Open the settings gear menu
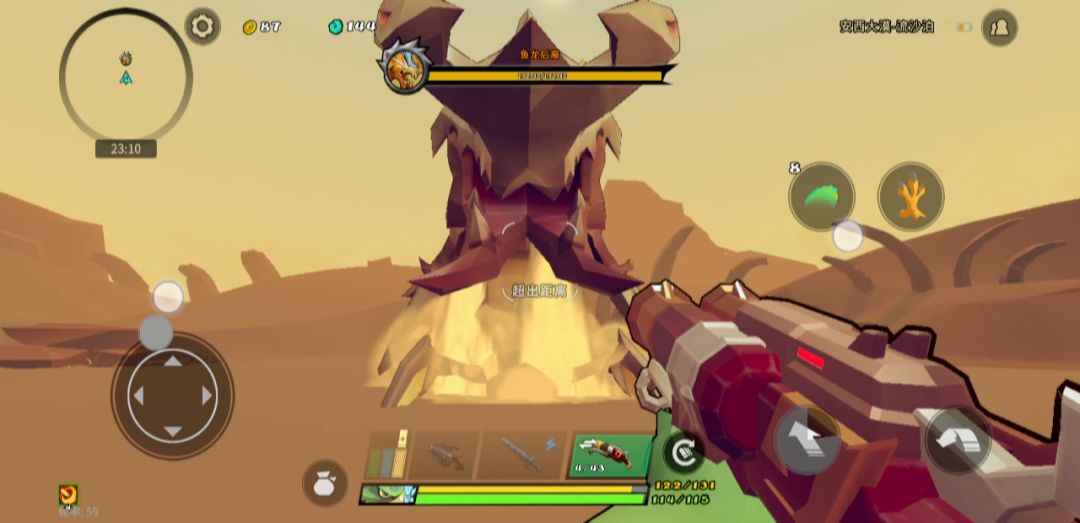The image size is (1080, 523). pos(203,26)
